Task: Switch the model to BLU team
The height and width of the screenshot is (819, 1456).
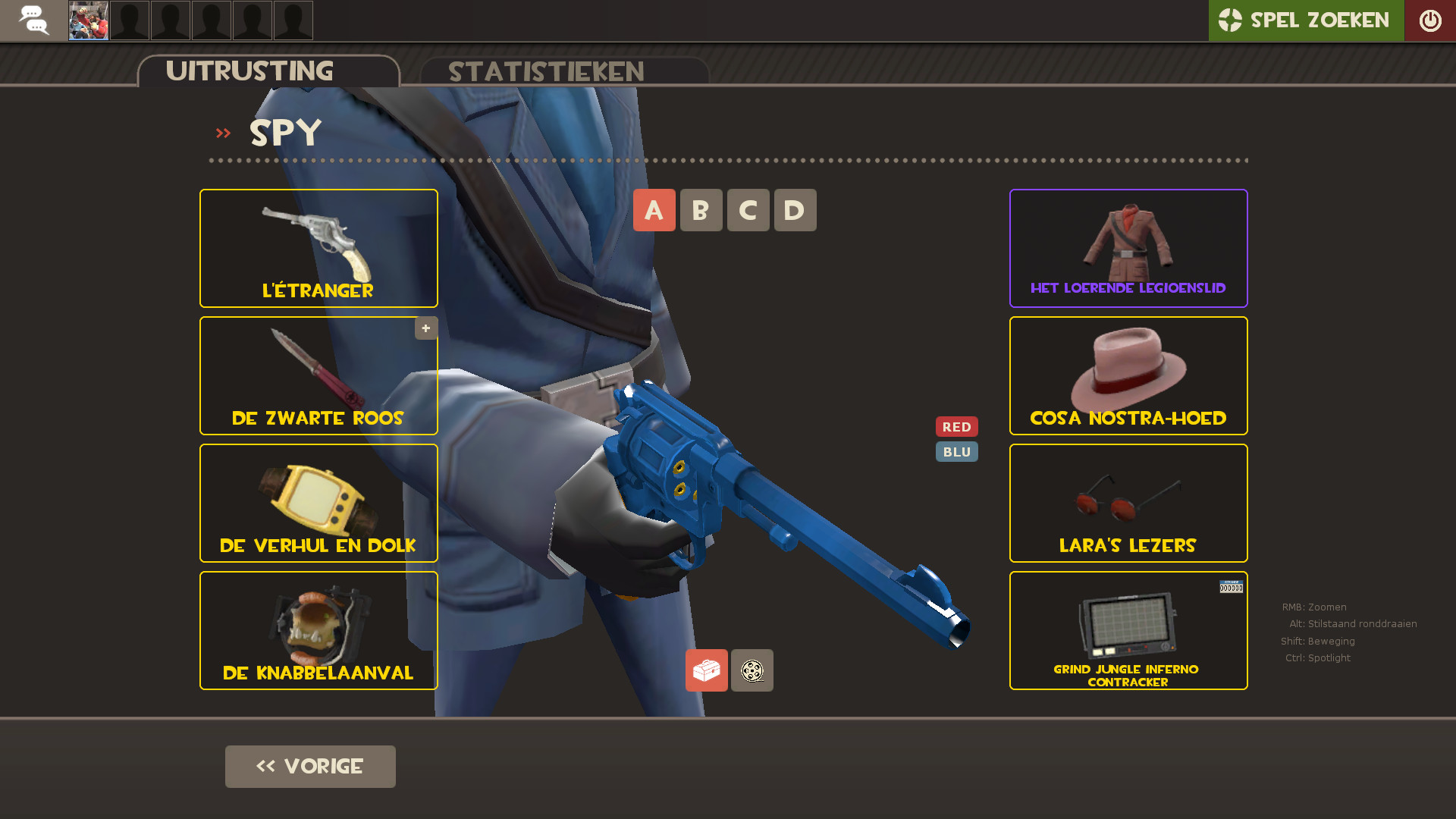Action: [x=957, y=451]
